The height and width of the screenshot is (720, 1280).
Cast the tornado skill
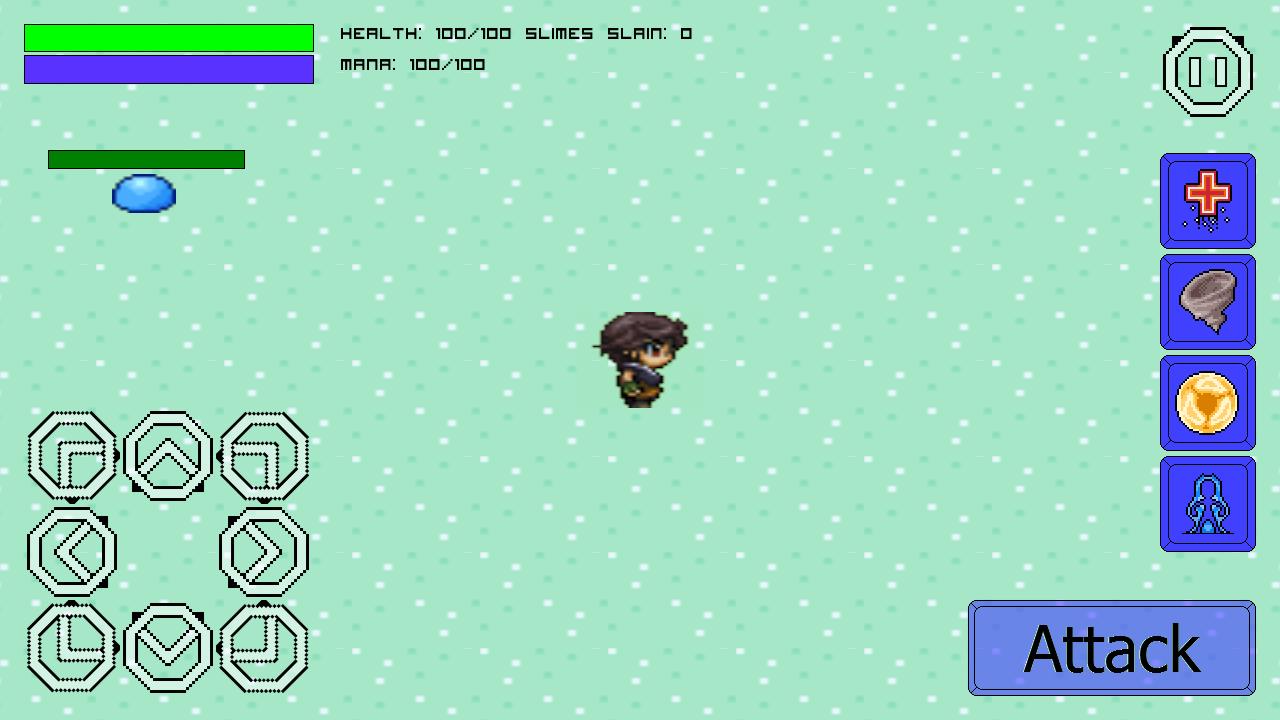[1207, 300]
